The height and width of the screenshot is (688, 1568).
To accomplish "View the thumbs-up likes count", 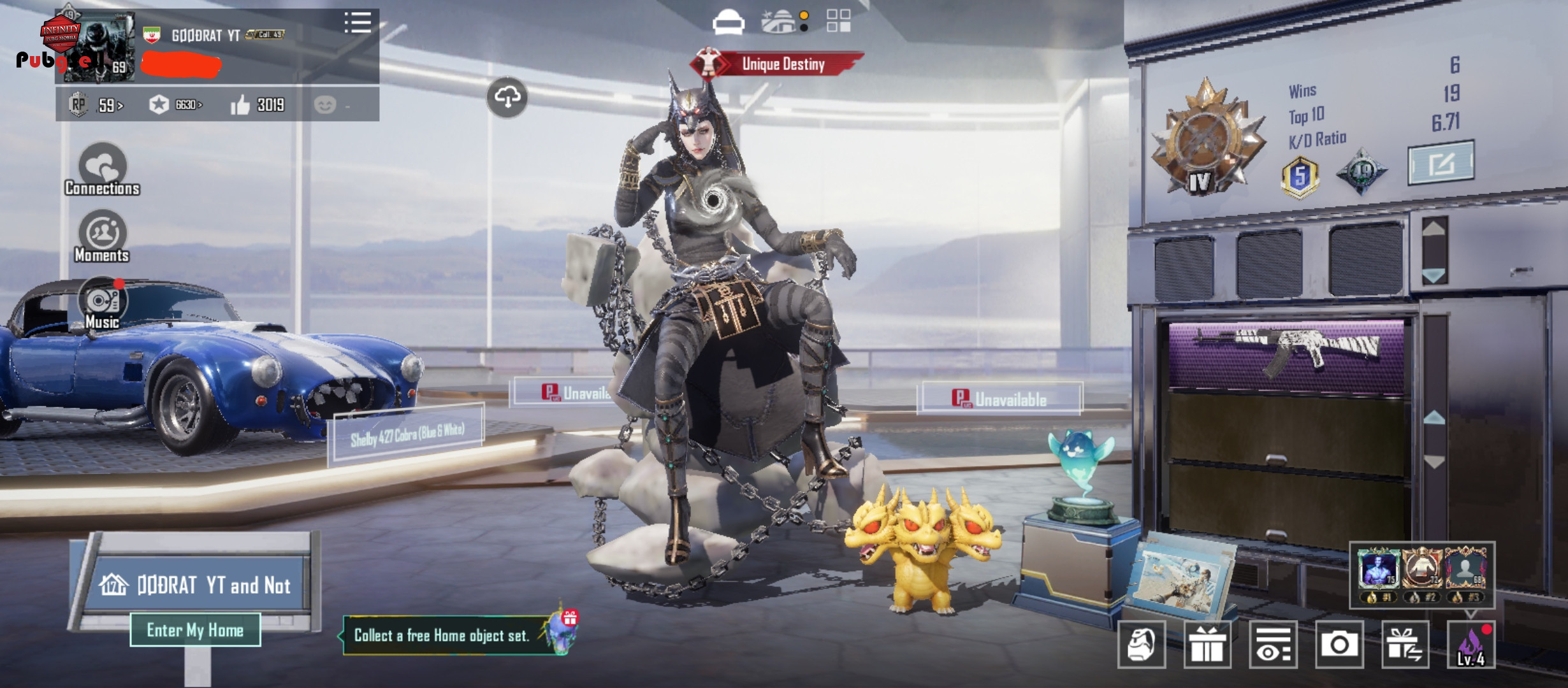I will click(x=258, y=104).
